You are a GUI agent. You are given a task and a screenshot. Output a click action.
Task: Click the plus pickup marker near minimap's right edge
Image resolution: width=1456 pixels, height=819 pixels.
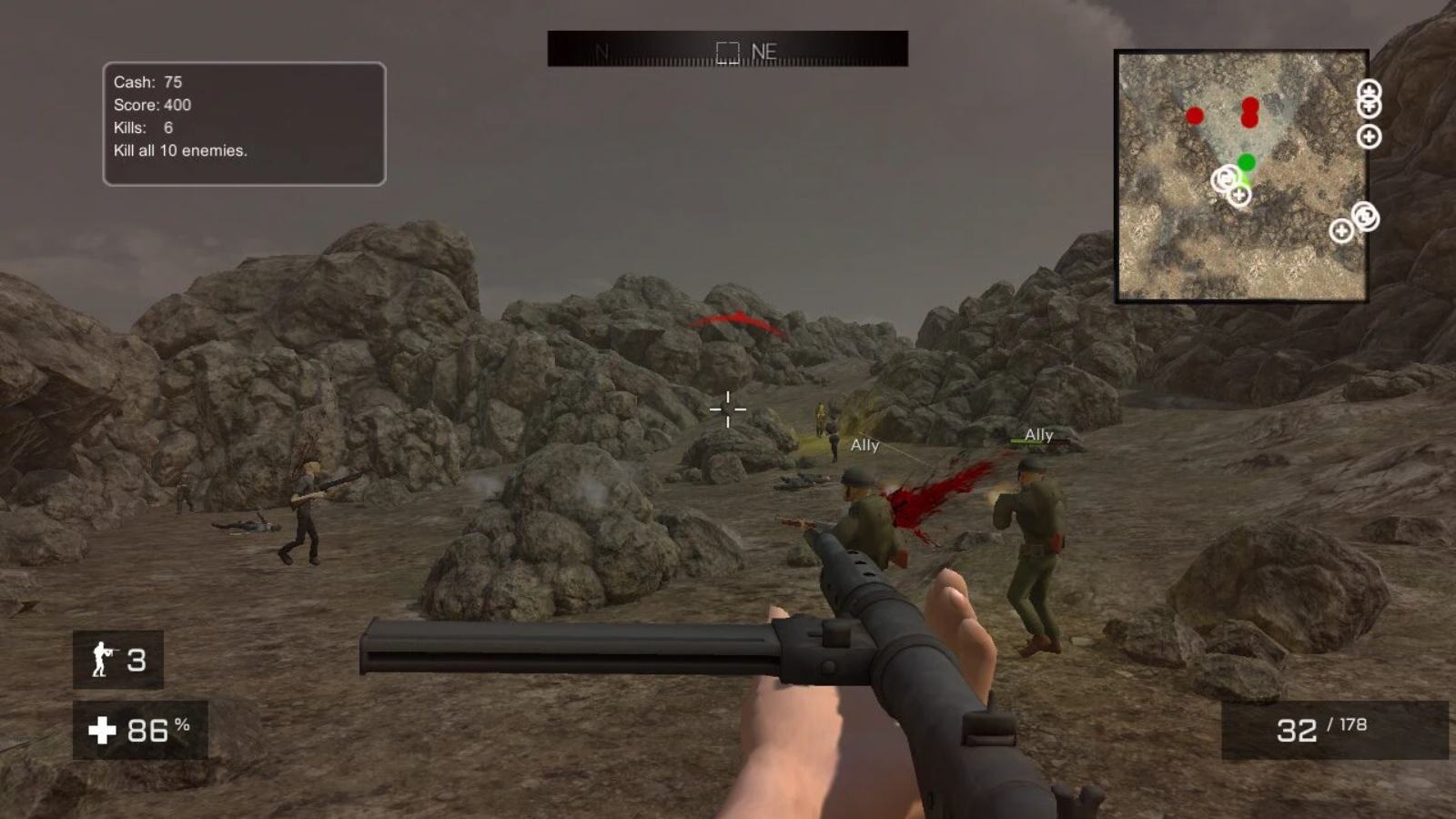[x=1370, y=136]
